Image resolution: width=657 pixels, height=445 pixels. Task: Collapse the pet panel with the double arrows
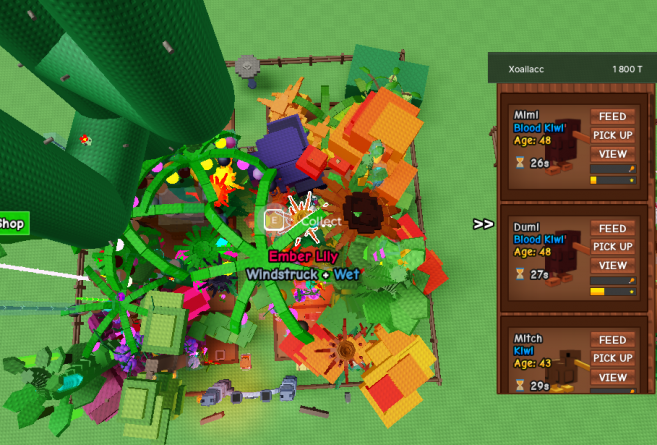pyautogui.click(x=483, y=224)
